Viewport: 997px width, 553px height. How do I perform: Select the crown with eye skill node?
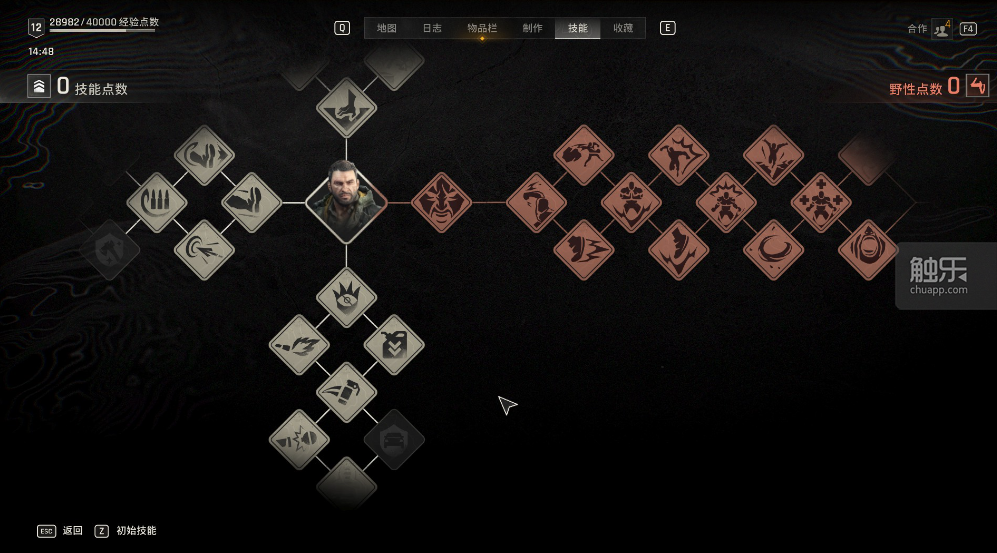point(346,297)
